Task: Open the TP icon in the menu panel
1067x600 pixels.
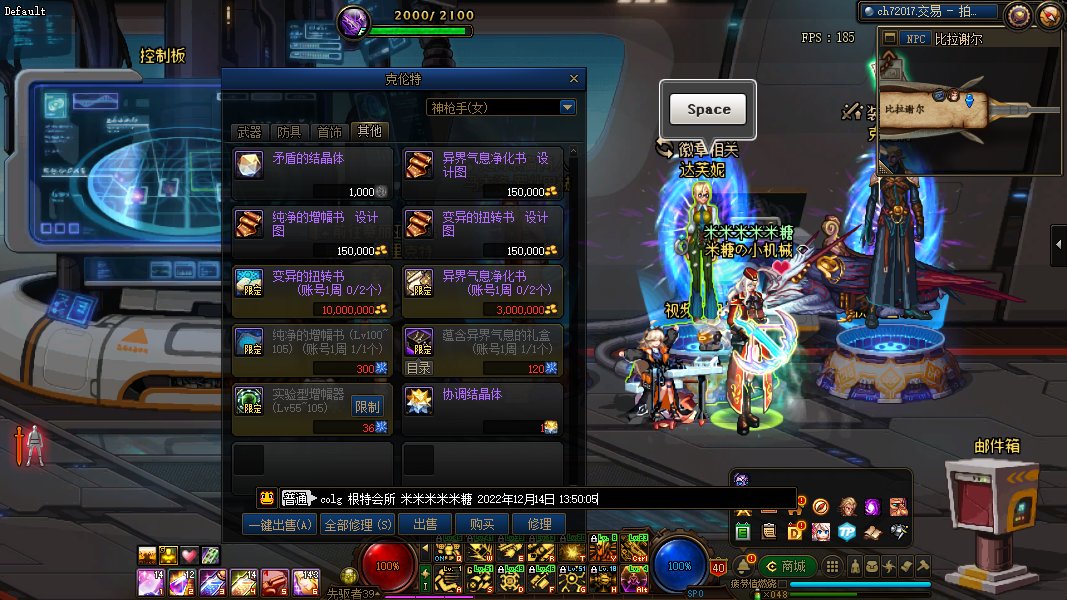Action: tap(846, 530)
